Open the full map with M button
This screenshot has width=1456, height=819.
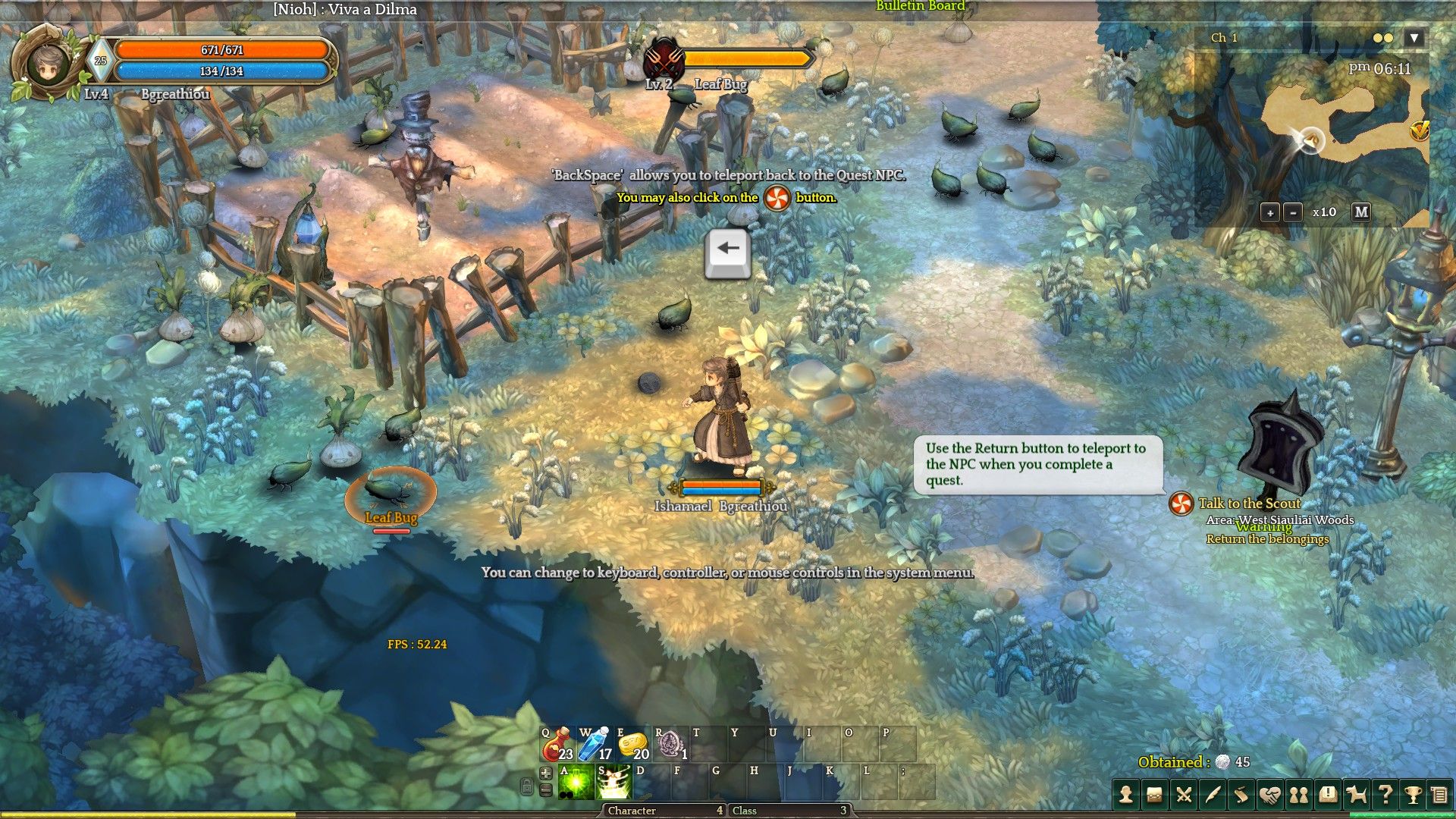pyautogui.click(x=1361, y=212)
